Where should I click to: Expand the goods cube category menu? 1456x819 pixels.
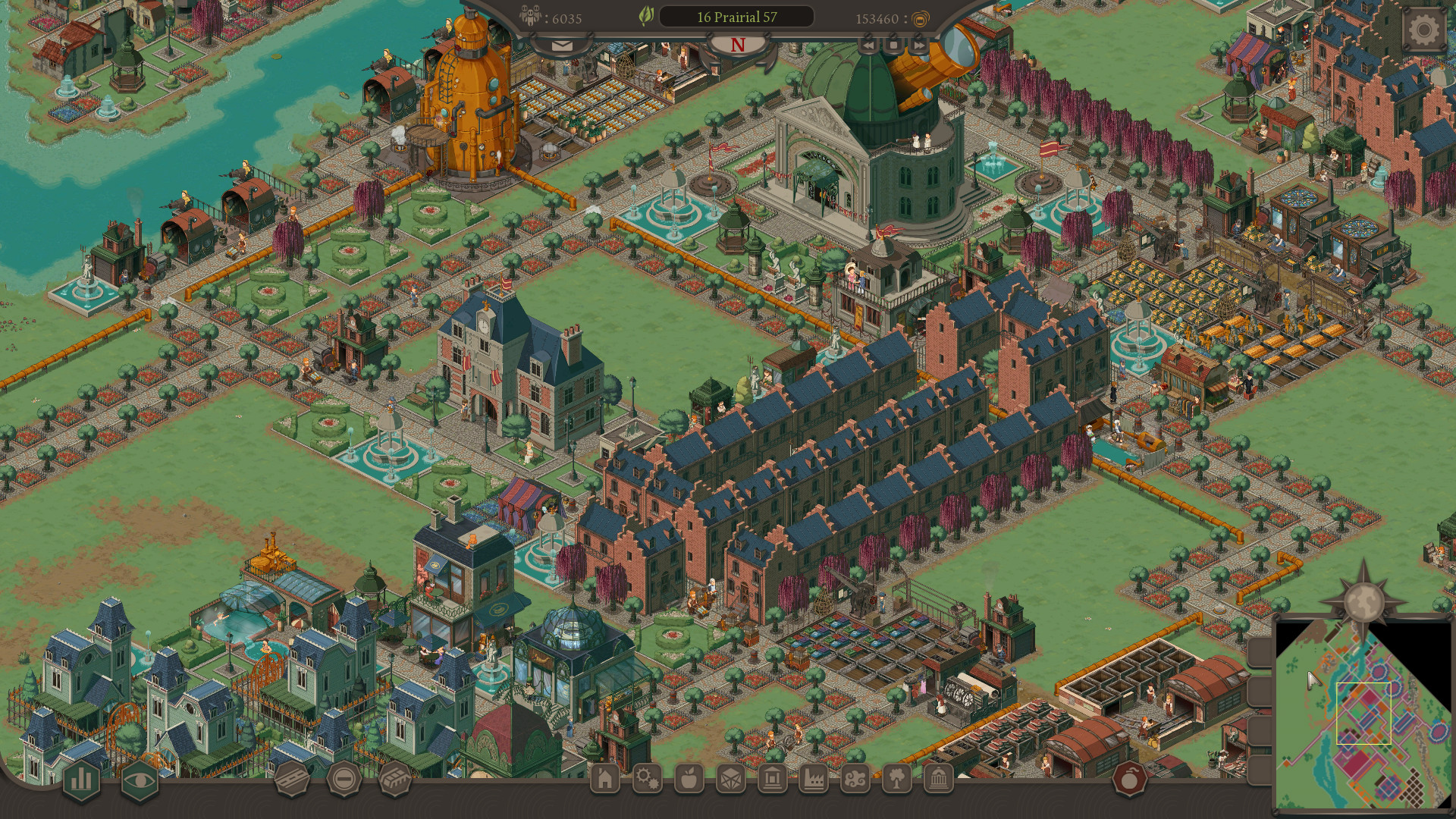click(x=730, y=779)
